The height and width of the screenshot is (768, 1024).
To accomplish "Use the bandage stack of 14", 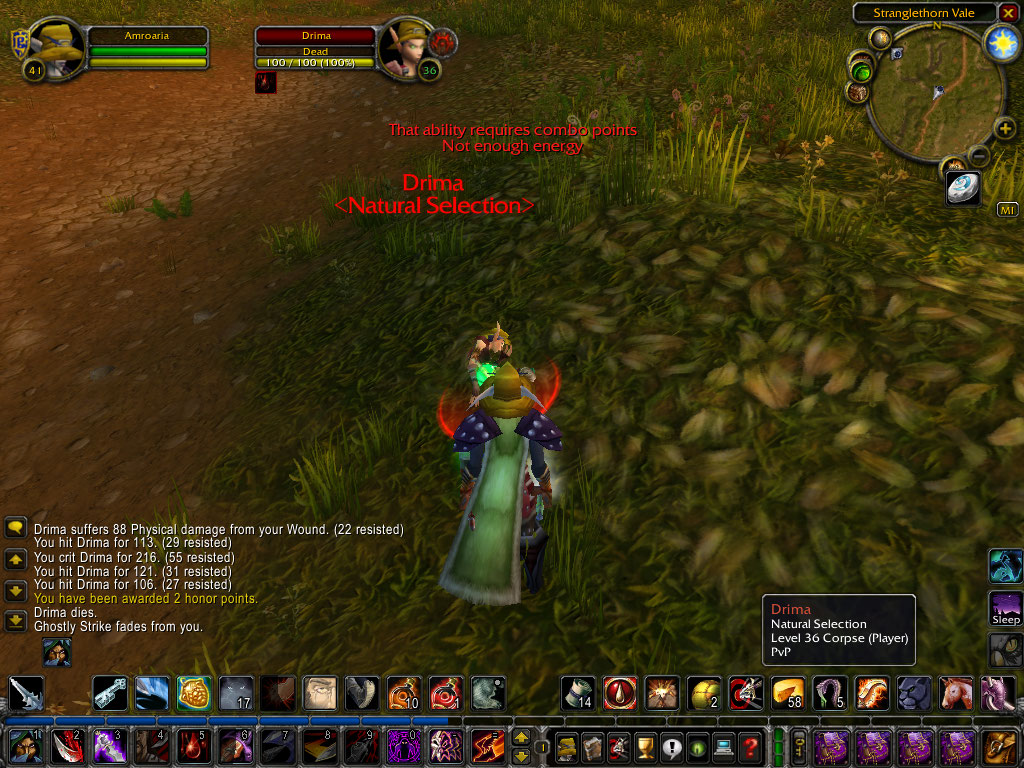I will click(x=578, y=693).
